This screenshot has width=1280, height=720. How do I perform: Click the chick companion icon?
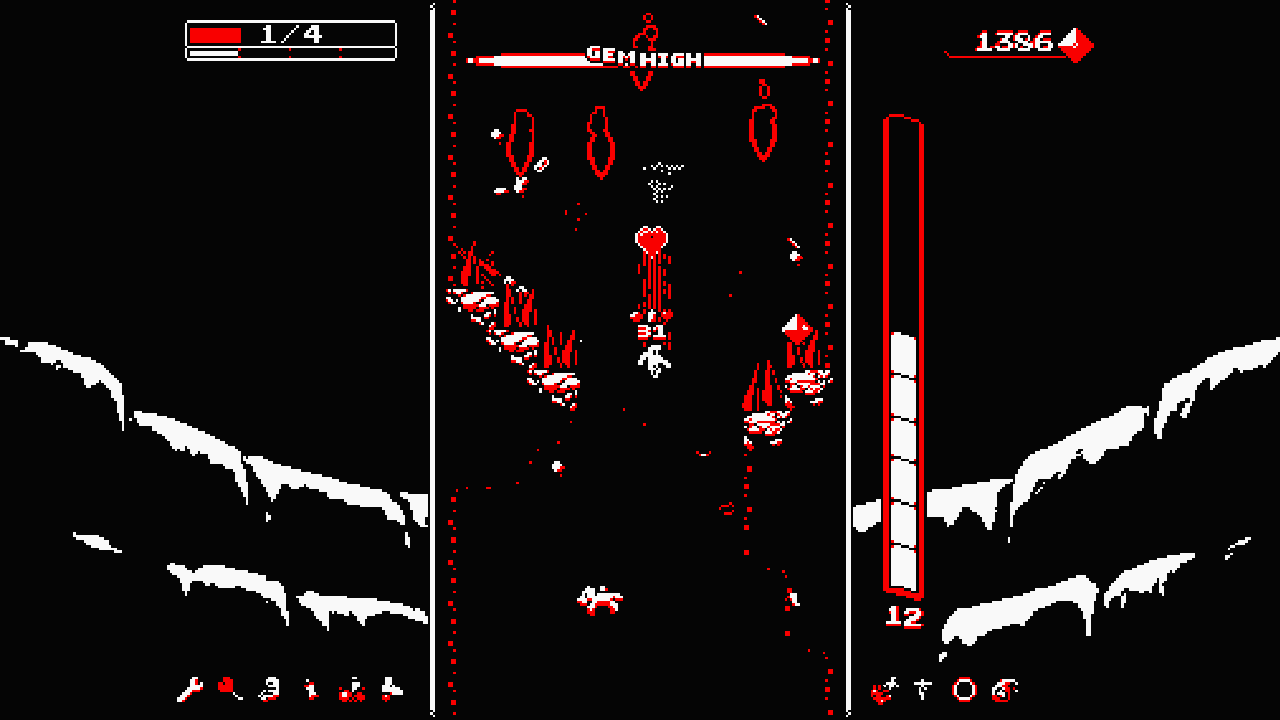coord(311,689)
